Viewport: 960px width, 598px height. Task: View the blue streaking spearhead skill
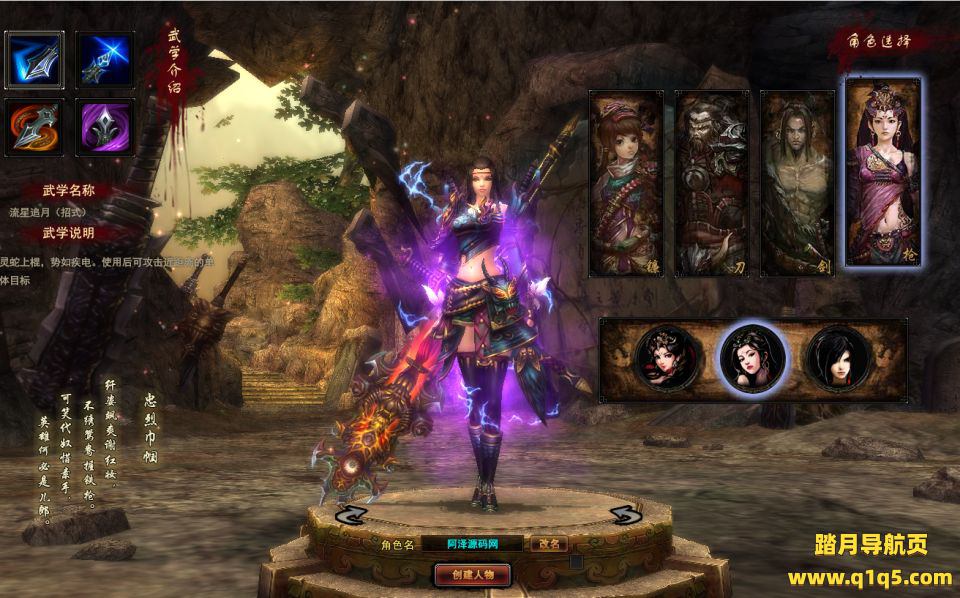(35, 60)
